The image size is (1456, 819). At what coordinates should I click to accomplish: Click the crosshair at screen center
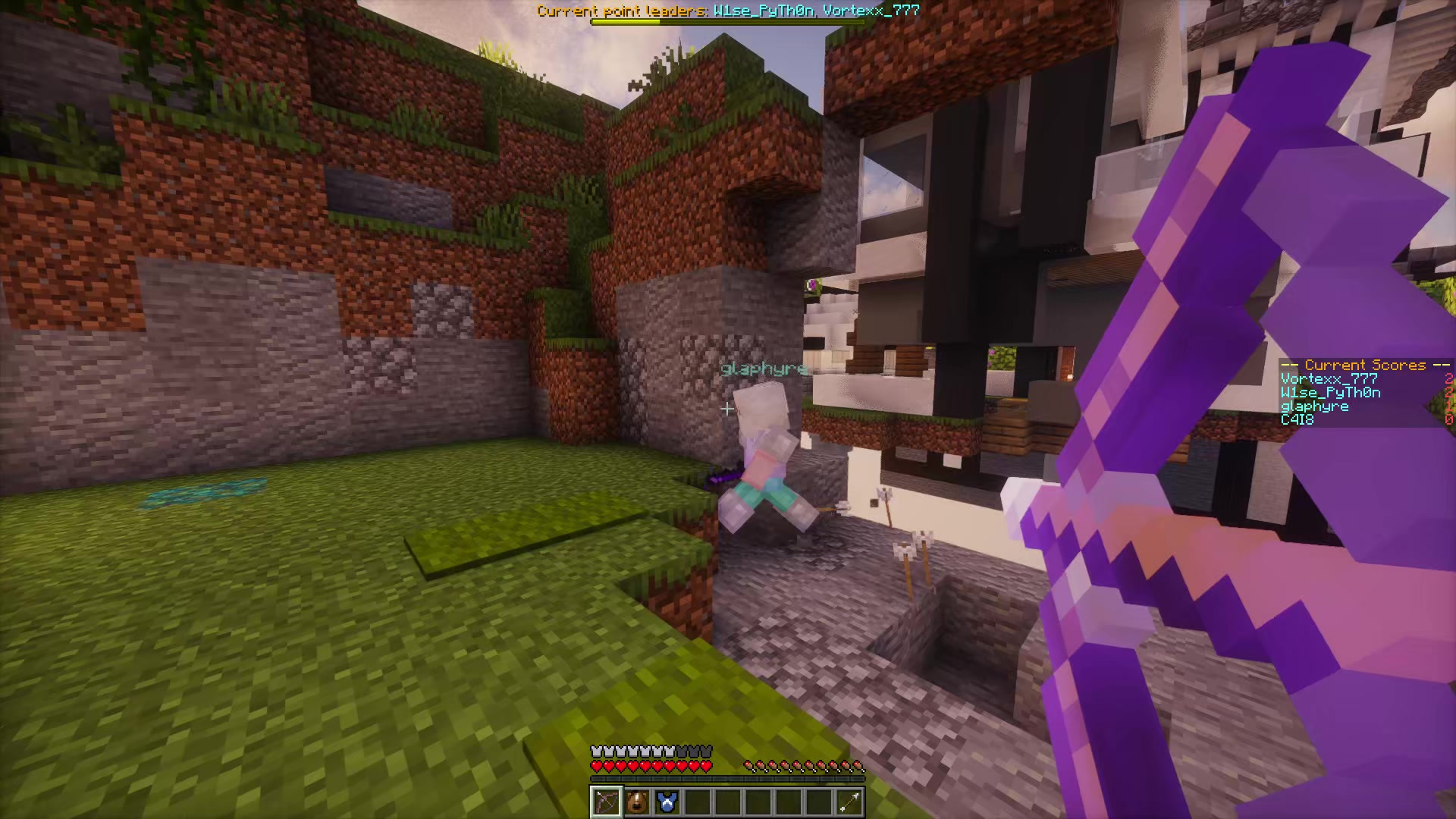tap(726, 409)
